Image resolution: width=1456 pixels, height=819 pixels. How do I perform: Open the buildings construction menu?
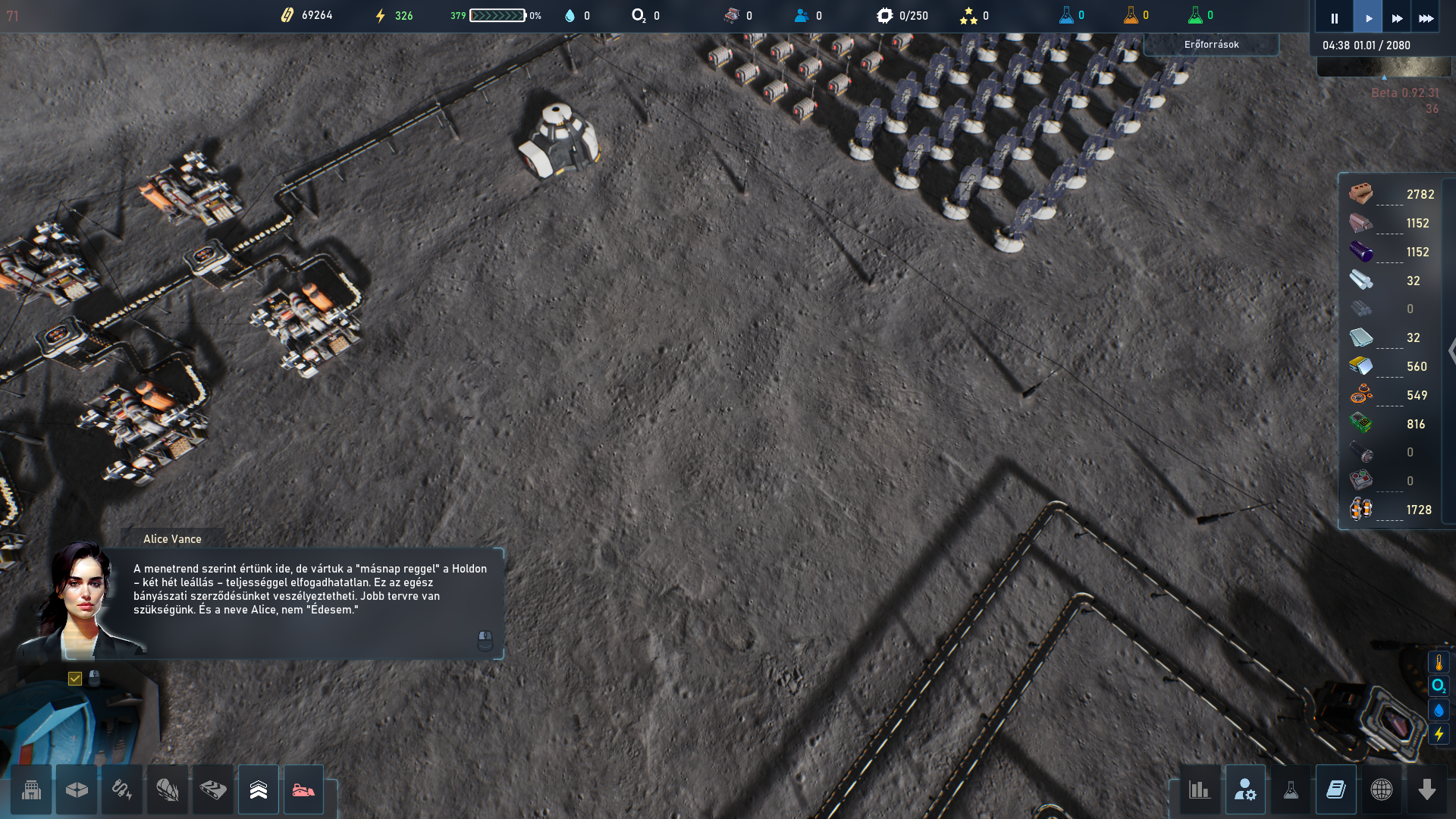(31, 790)
